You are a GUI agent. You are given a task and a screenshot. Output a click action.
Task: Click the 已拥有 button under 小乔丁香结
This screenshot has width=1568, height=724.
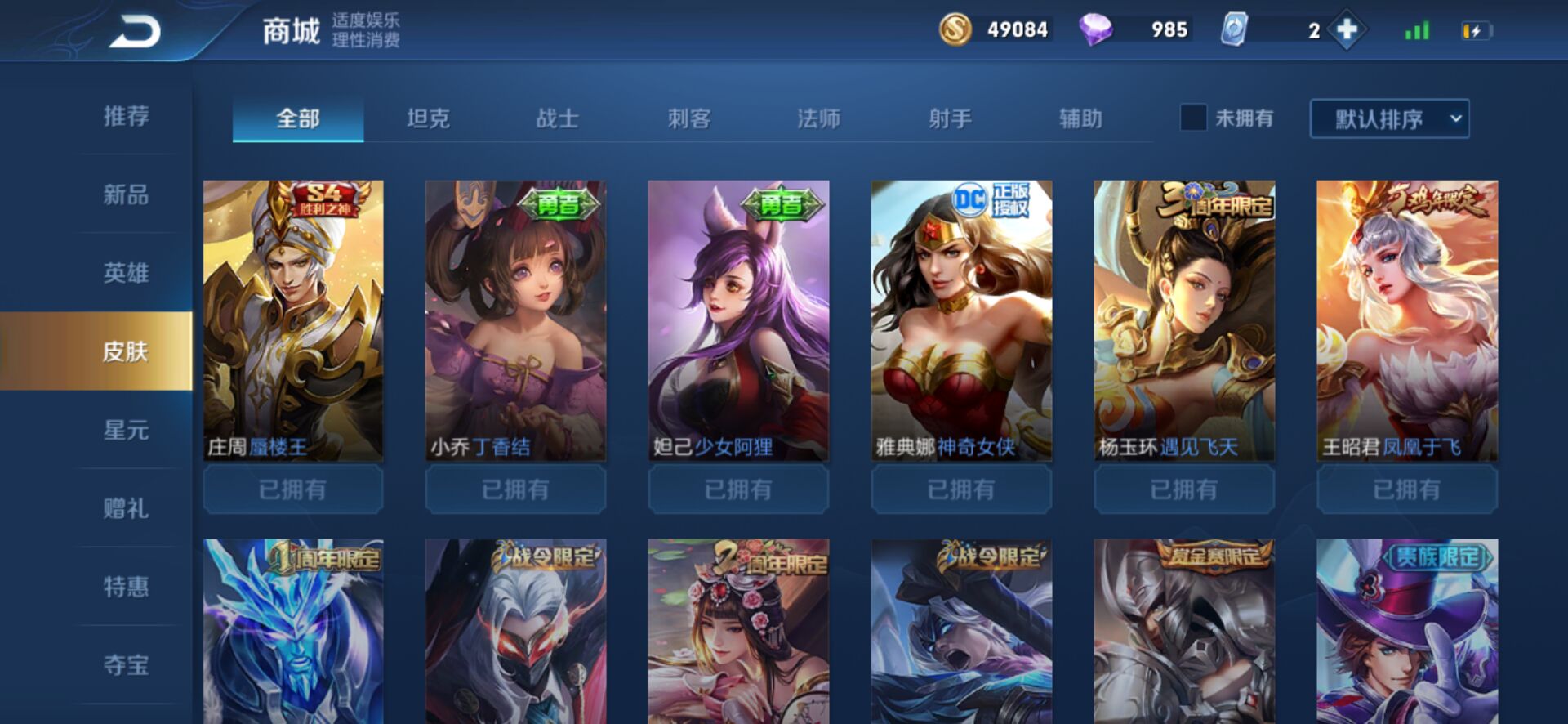pyautogui.click(x=514, y=489)
